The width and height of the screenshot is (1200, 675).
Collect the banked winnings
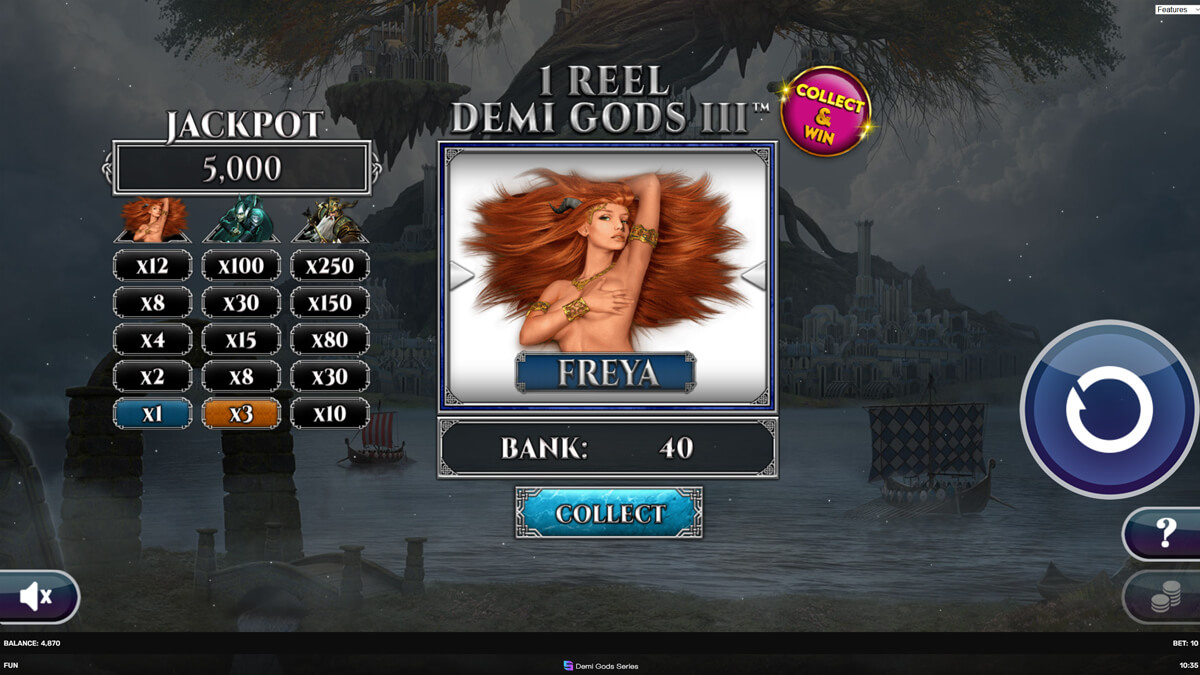click(x=609, y=513)
